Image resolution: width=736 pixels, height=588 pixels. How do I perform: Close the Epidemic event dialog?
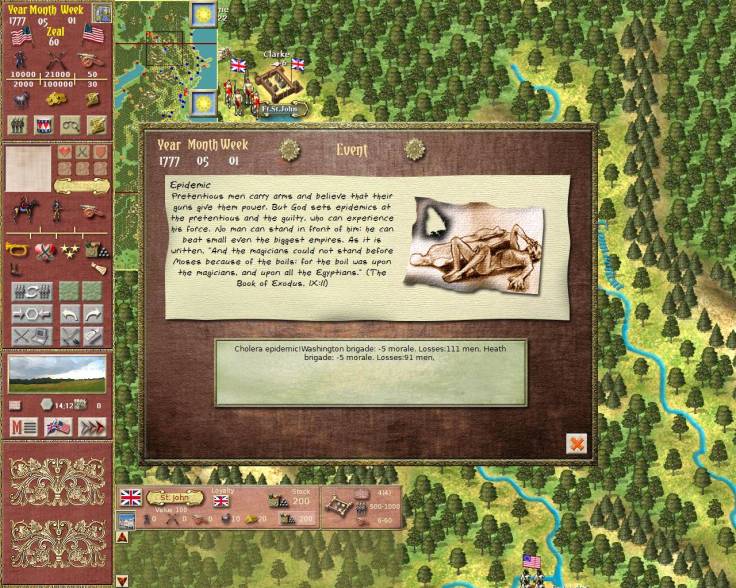(x=576, y=443)
